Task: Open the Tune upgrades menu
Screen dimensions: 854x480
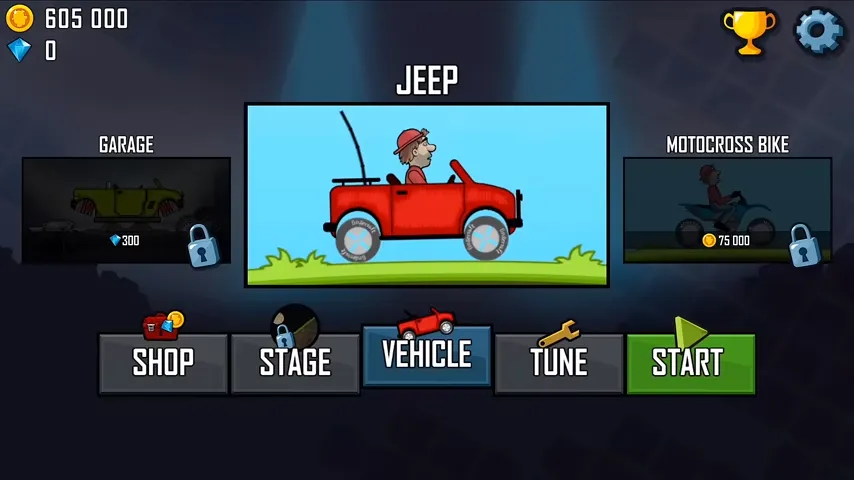Action: [x=559, y=362]
